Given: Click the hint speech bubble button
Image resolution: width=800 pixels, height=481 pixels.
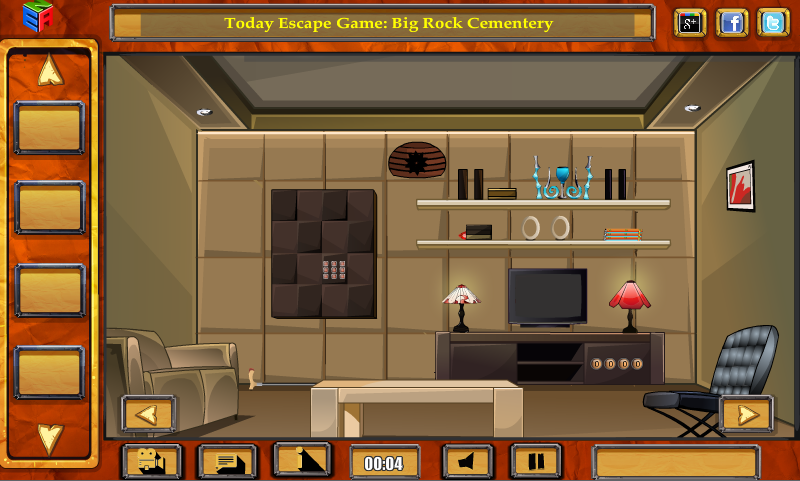Looking at the screenshot, I should pyautogui.click(x=227, y=462).
